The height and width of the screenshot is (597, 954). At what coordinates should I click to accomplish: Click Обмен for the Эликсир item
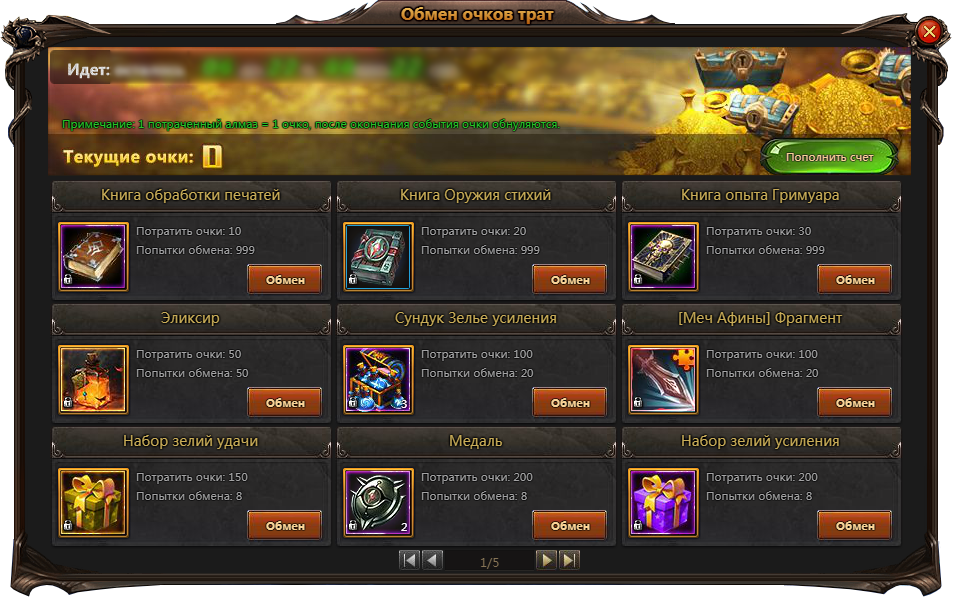[284, 402]
